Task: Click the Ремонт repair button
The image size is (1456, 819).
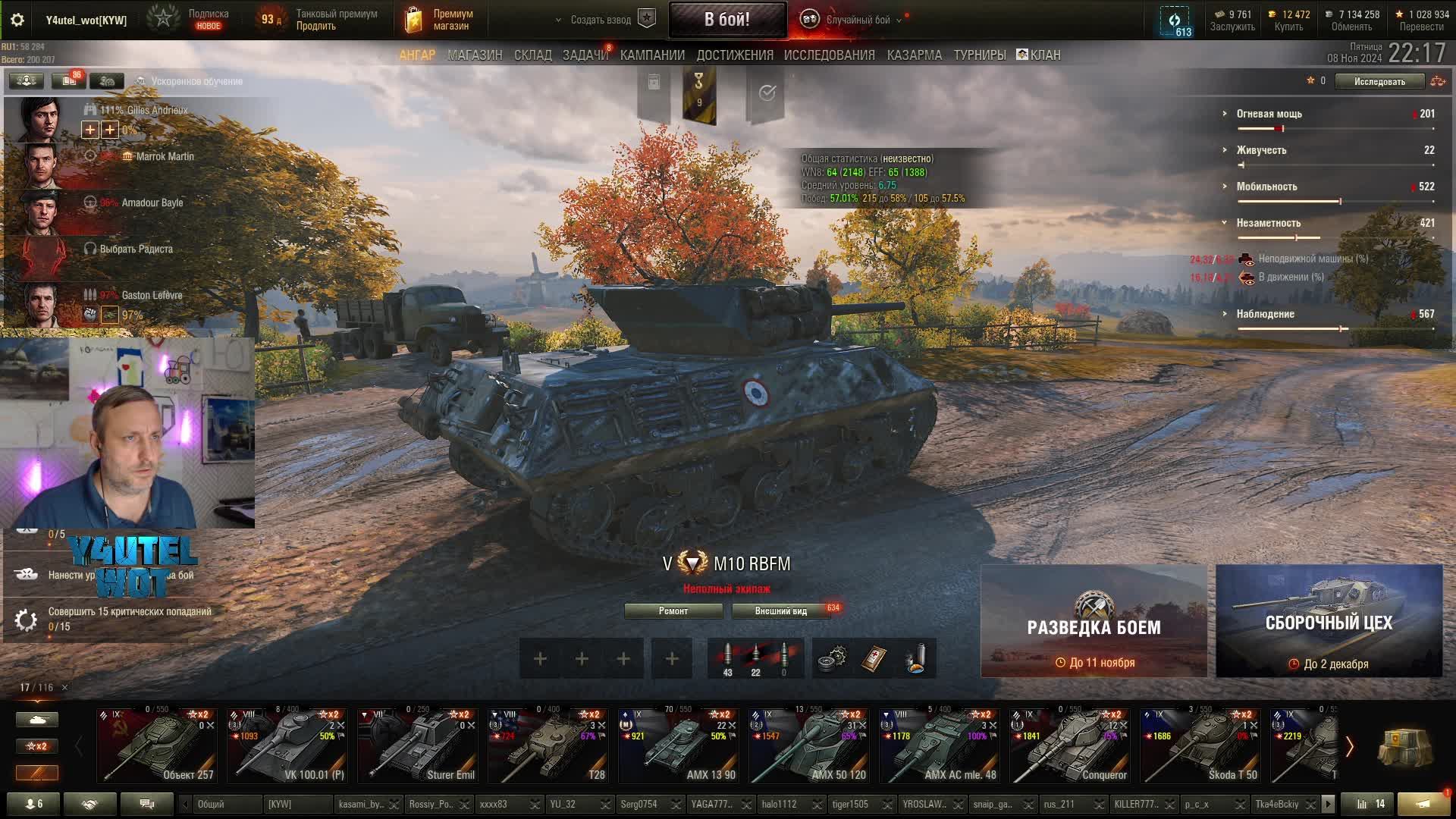Action: tap(673, 611)
